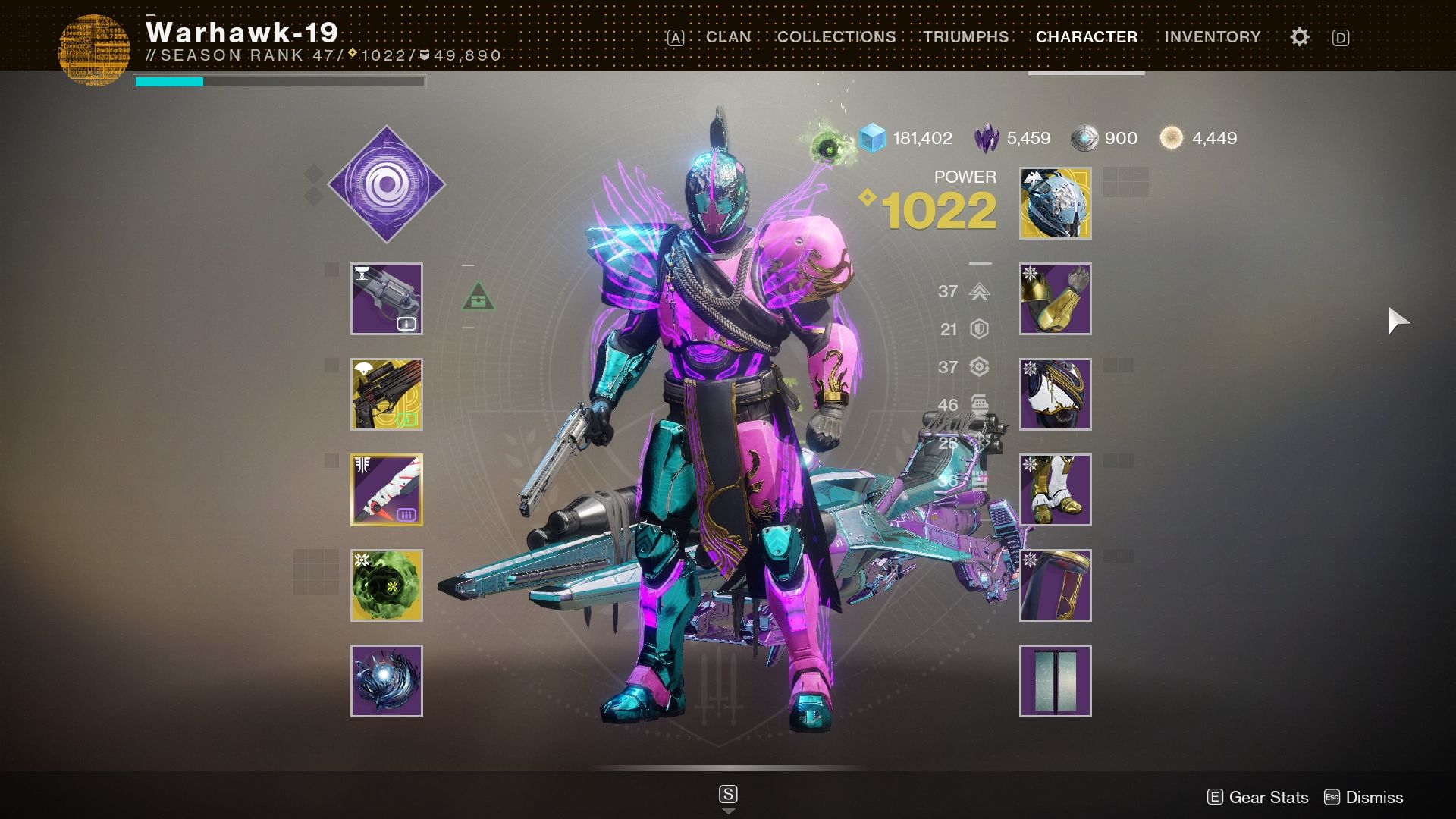Image resolution: width=1456 pixels, height=819 pixels.
Task: Select the green Ghost shell slot
Action: [x=387, y=585]
